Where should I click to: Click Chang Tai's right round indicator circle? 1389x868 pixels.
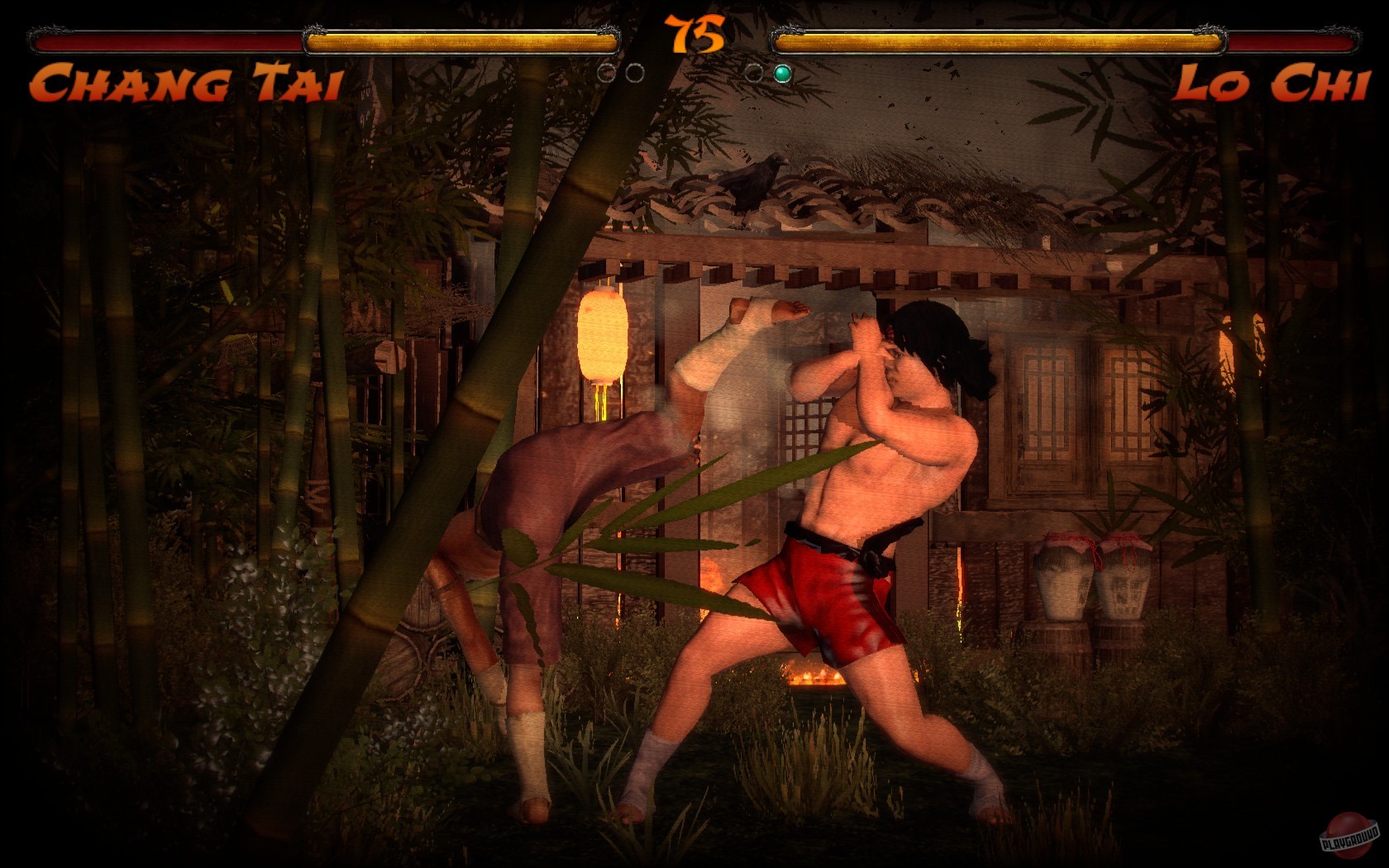(x=635, y=73)
